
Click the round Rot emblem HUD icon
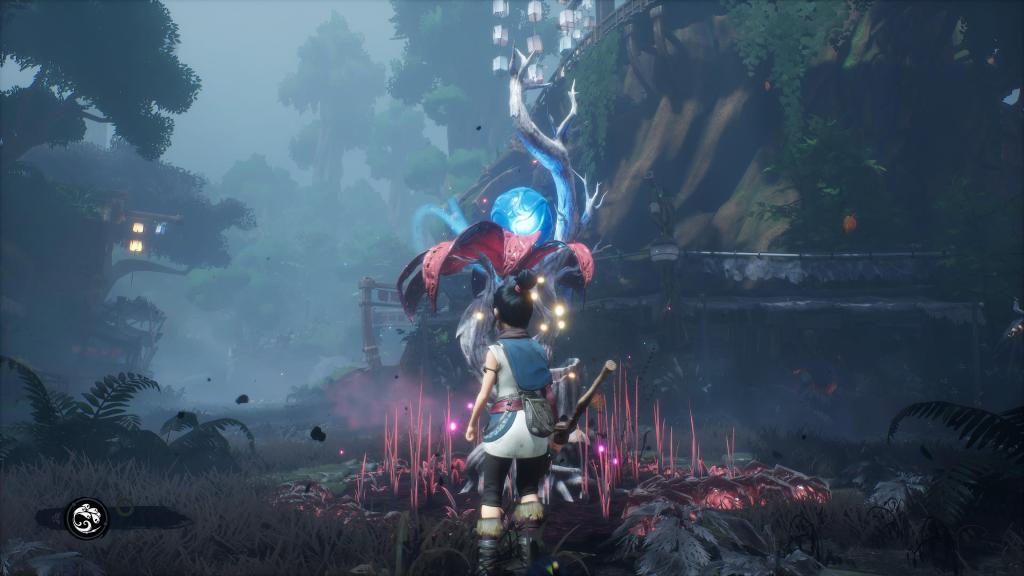coord(87,518)
